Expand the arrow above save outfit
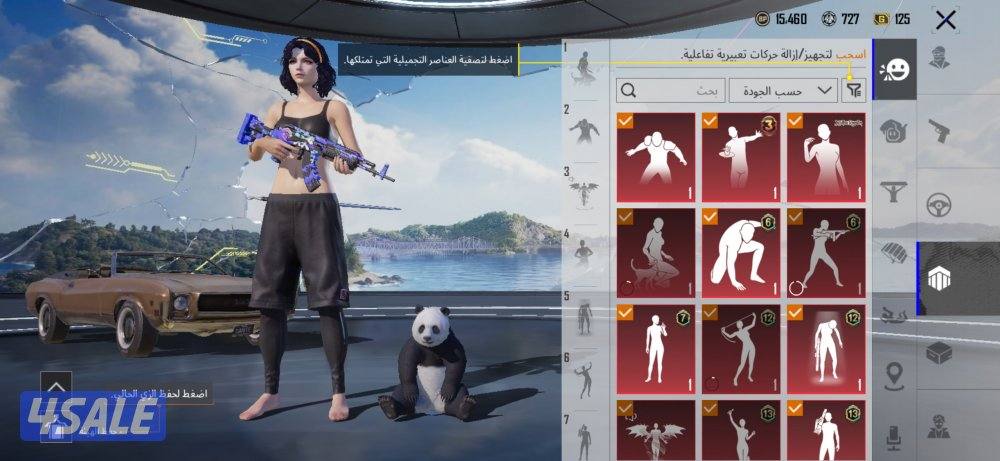The image size is (1000, 461). pyautogui.click(x=56, y=384)
